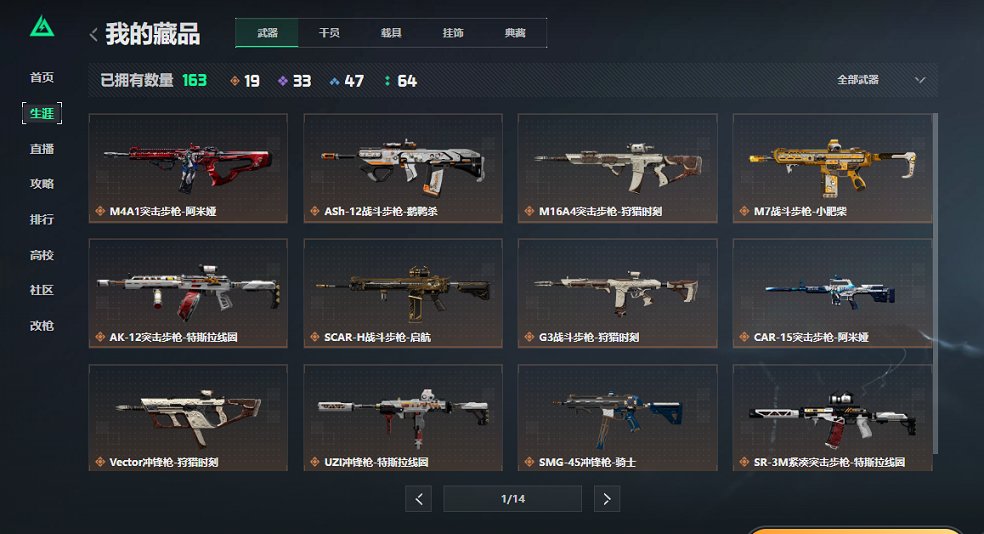The height and width of the screenshot is (534, 984).
Task: Select the SCAR-H战斗步枪 weapon card
Action: [402, 292]
